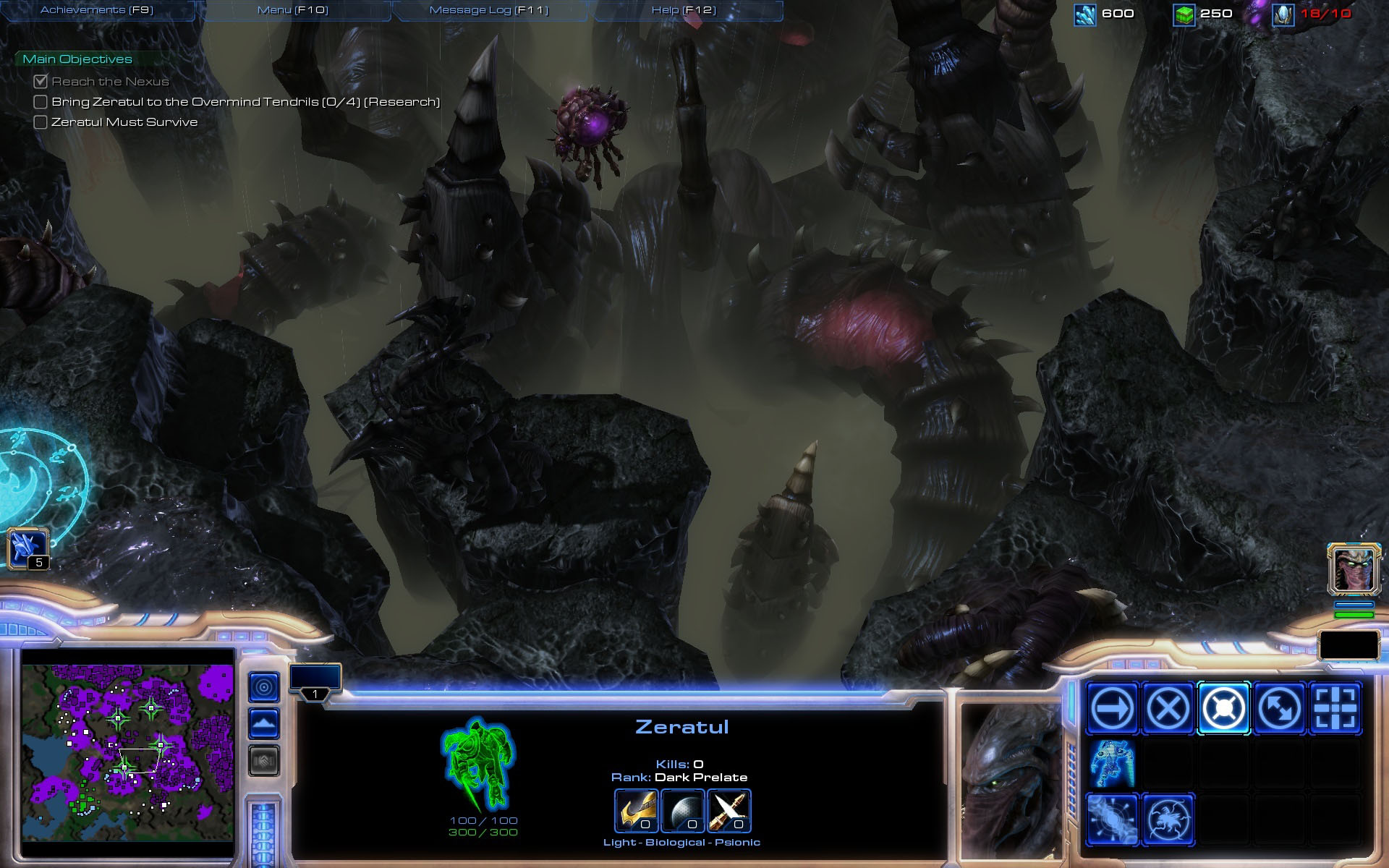Open the game Menu
This screenshot has width=1389, height=868.
[293, 10]
